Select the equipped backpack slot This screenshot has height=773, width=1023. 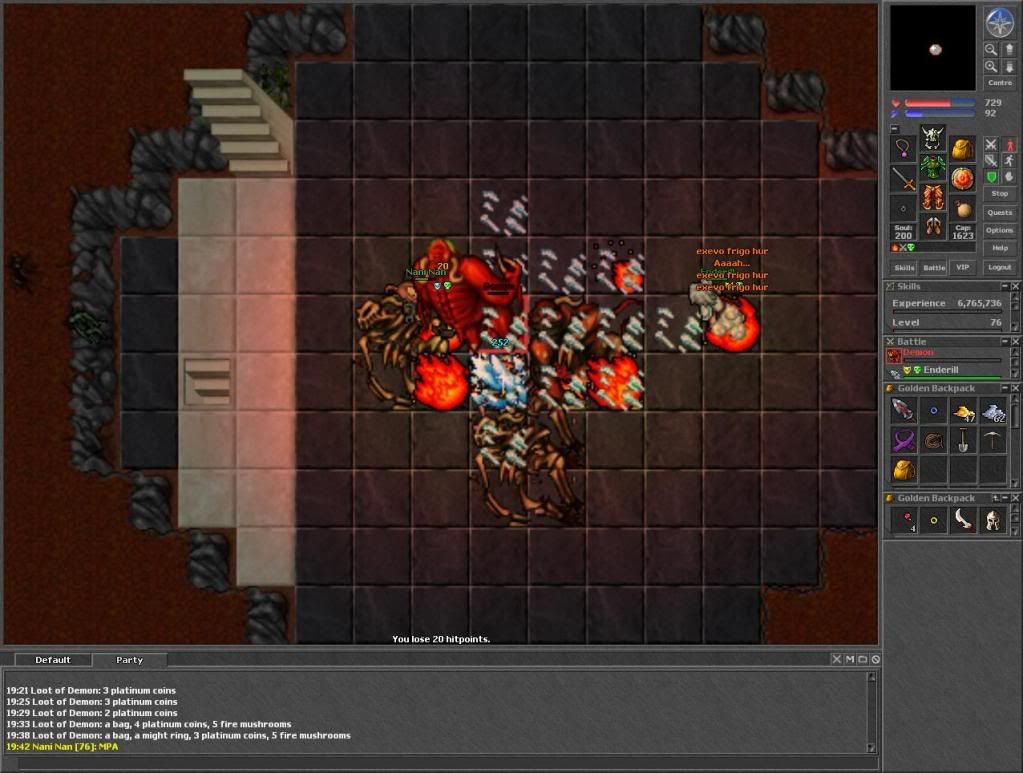[x=962, y=150]
